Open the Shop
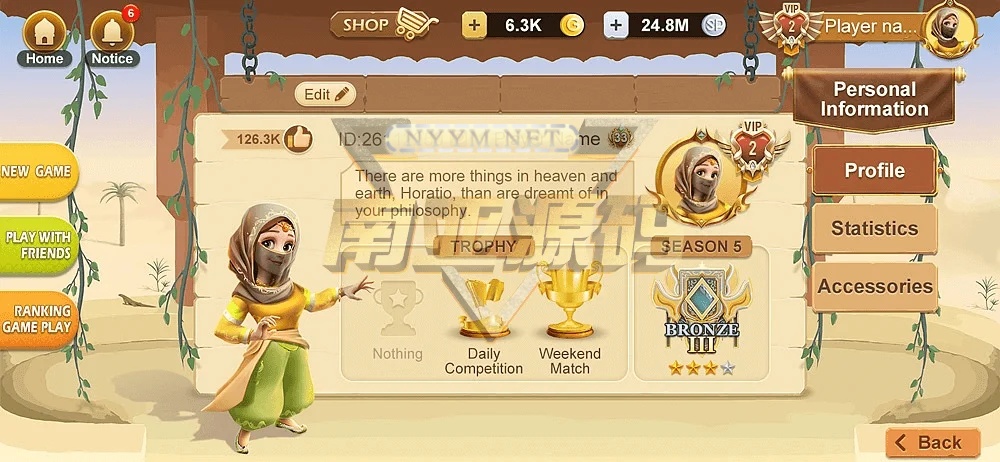 [385, 24]
